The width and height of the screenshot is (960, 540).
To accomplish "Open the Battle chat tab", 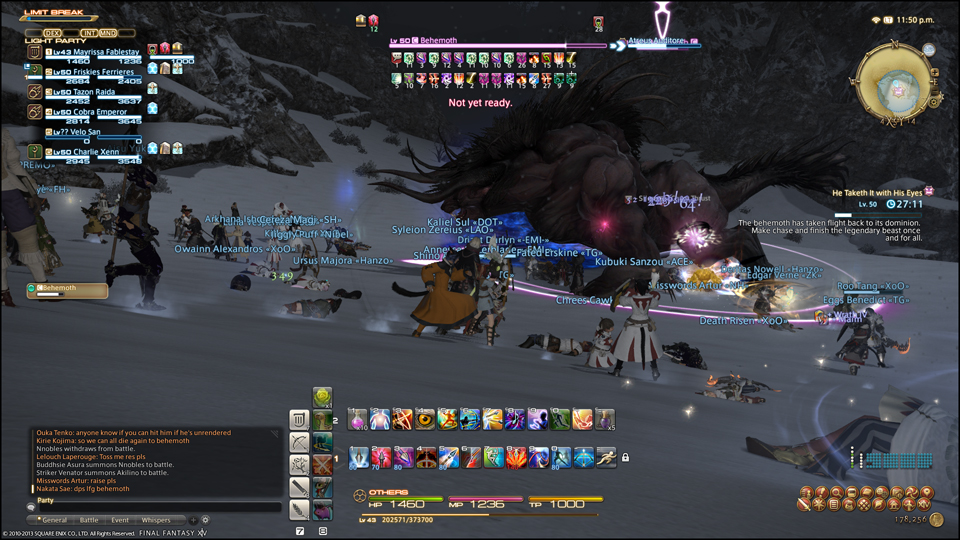I will coord(89,520).
